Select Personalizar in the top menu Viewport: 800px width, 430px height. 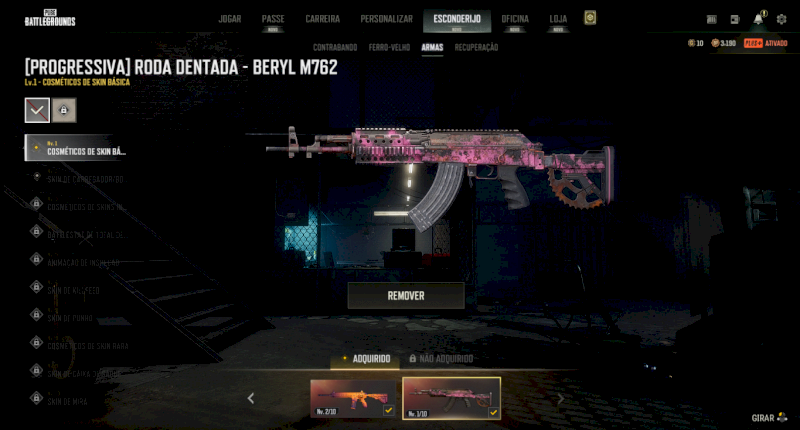pos(386,19)
